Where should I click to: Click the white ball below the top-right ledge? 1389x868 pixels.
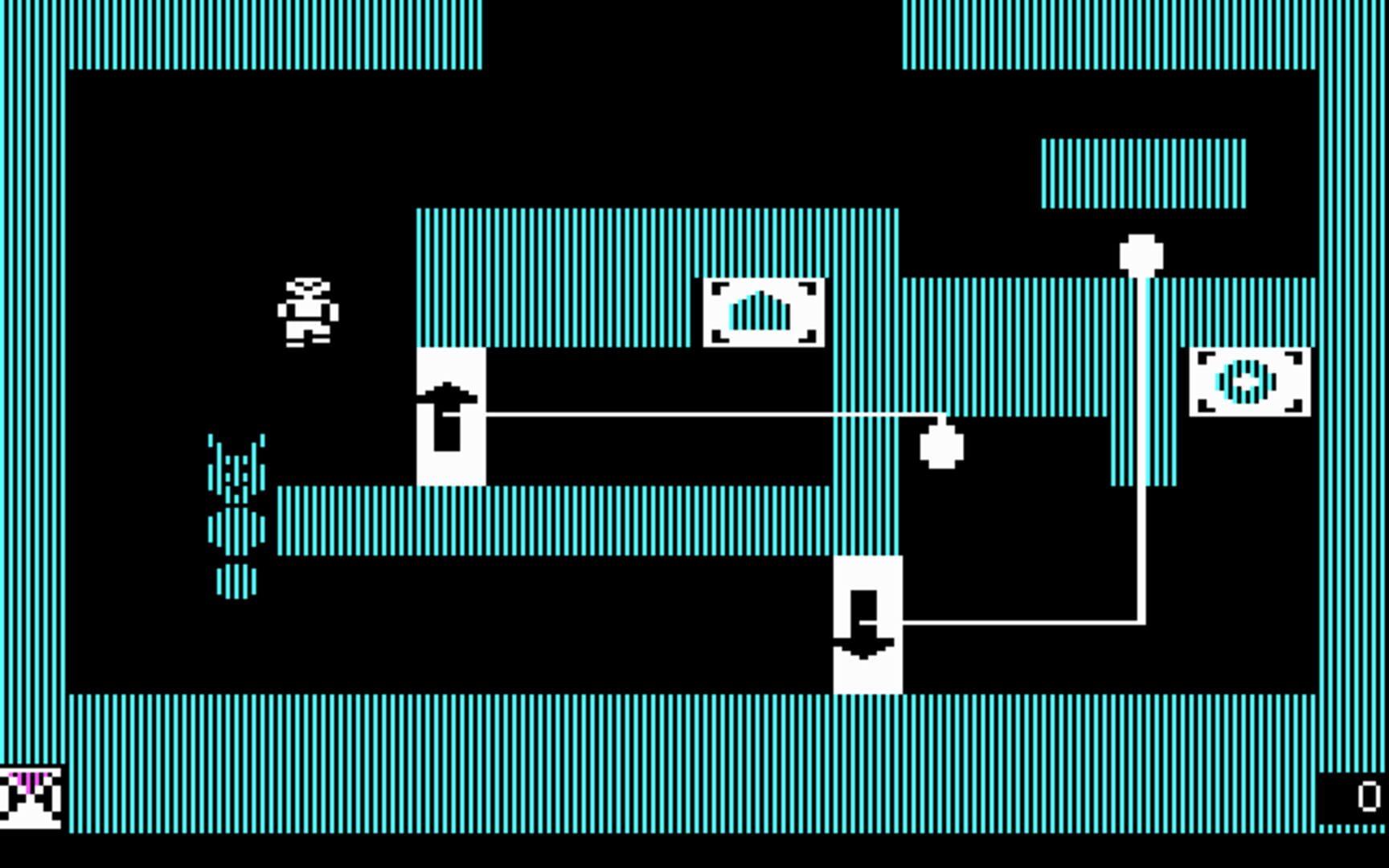point(1141,253)
